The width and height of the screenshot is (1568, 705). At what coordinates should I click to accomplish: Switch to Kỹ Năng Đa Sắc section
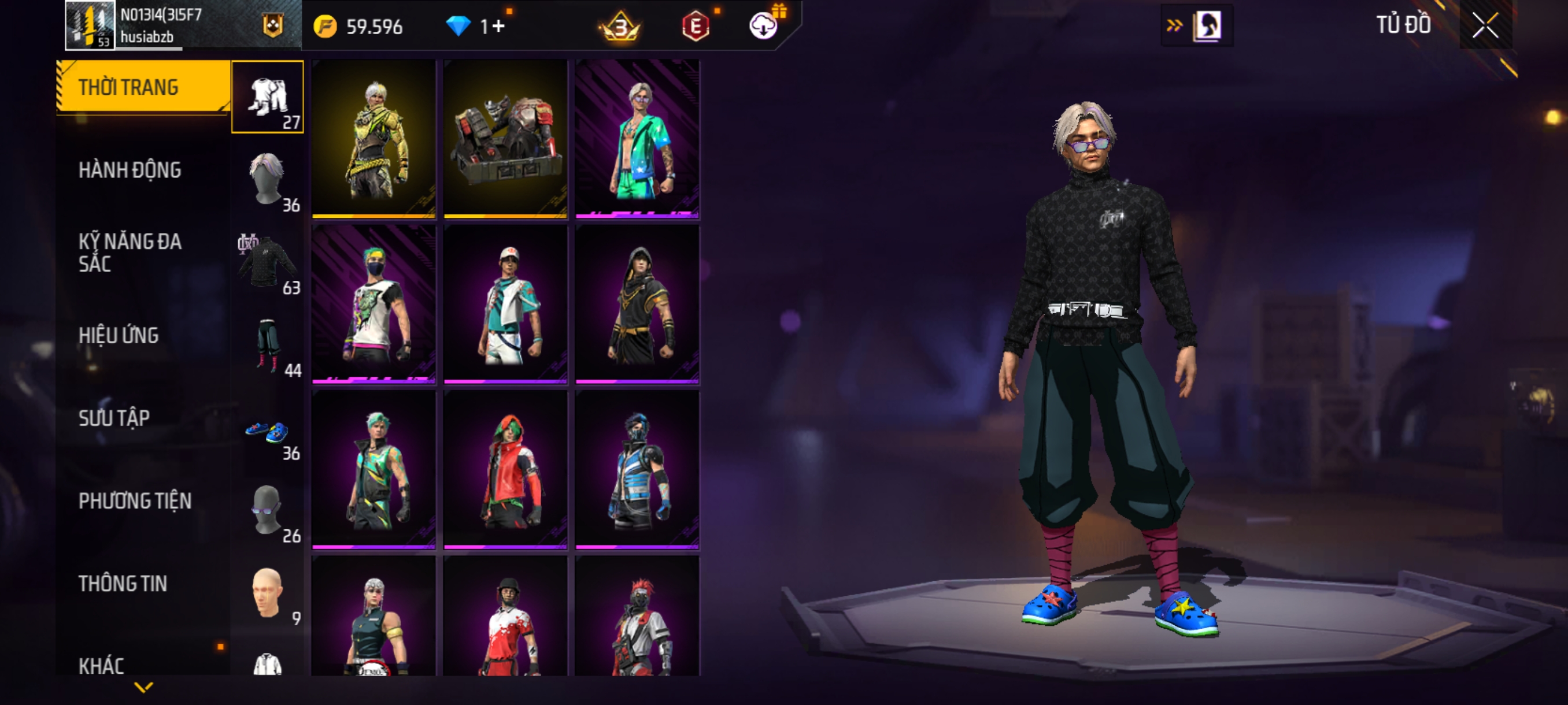(x=130, y=253)
